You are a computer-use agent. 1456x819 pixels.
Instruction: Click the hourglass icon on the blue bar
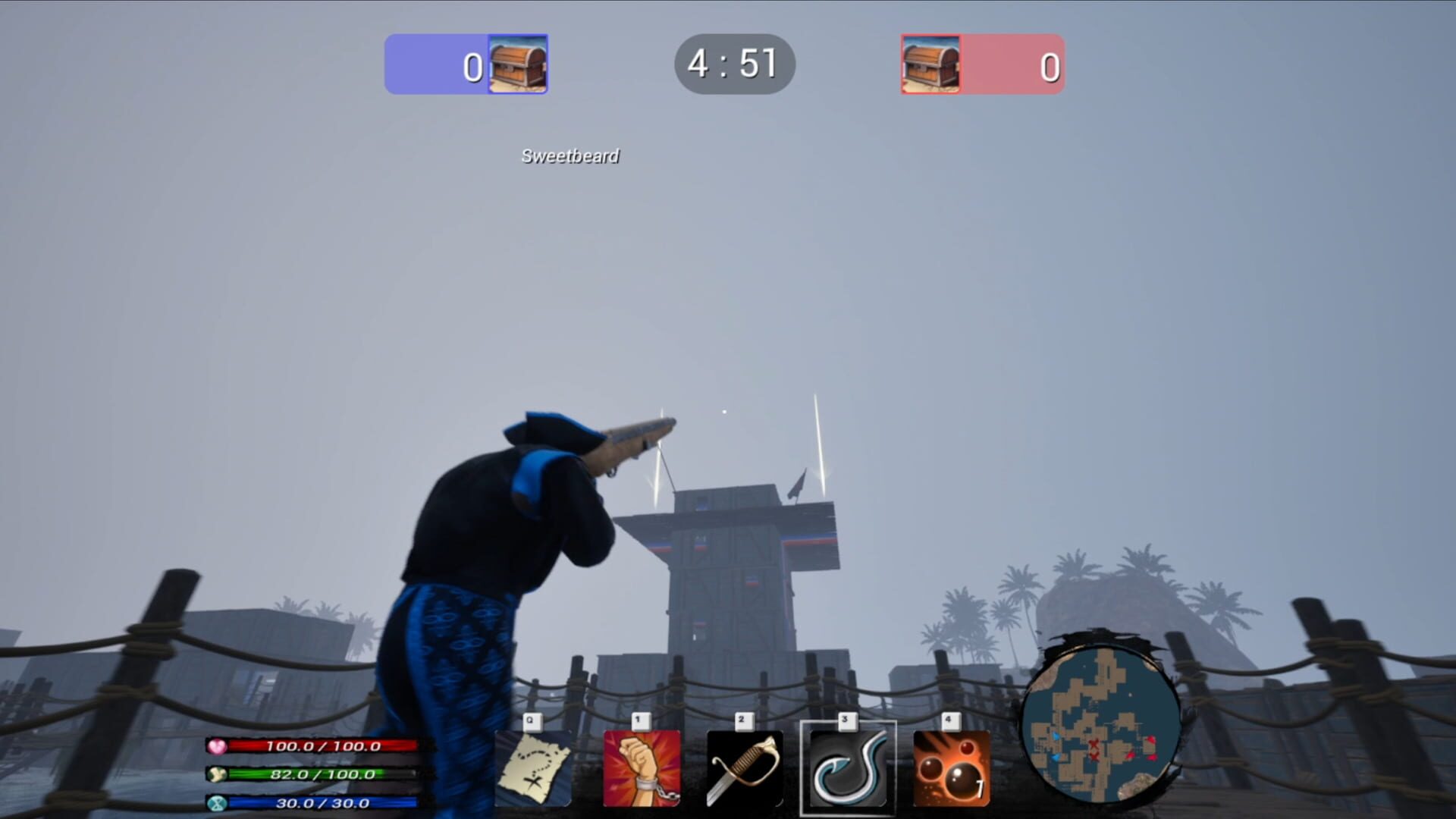[x=218, y=801]
